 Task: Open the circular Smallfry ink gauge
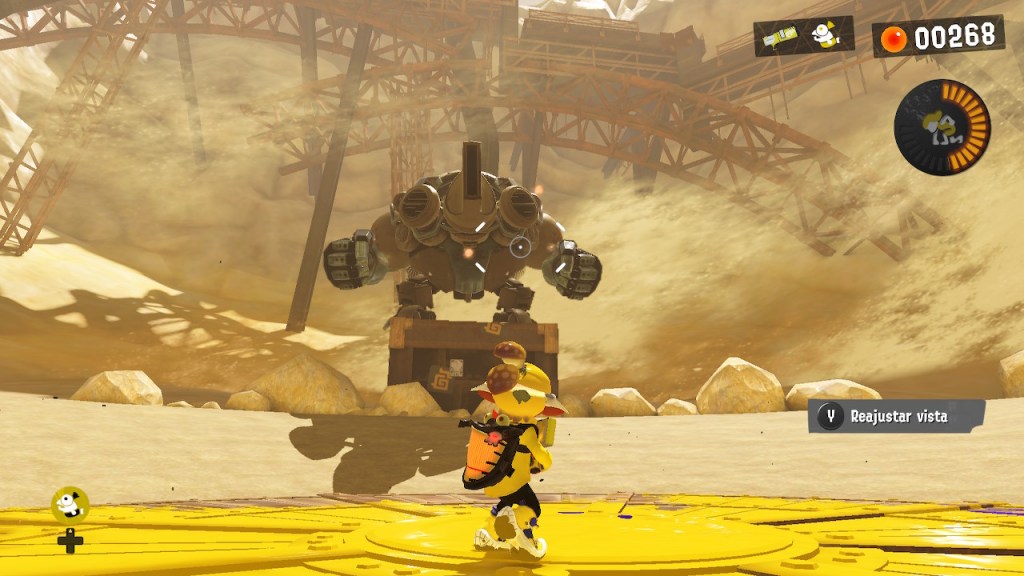coord(941,127)
